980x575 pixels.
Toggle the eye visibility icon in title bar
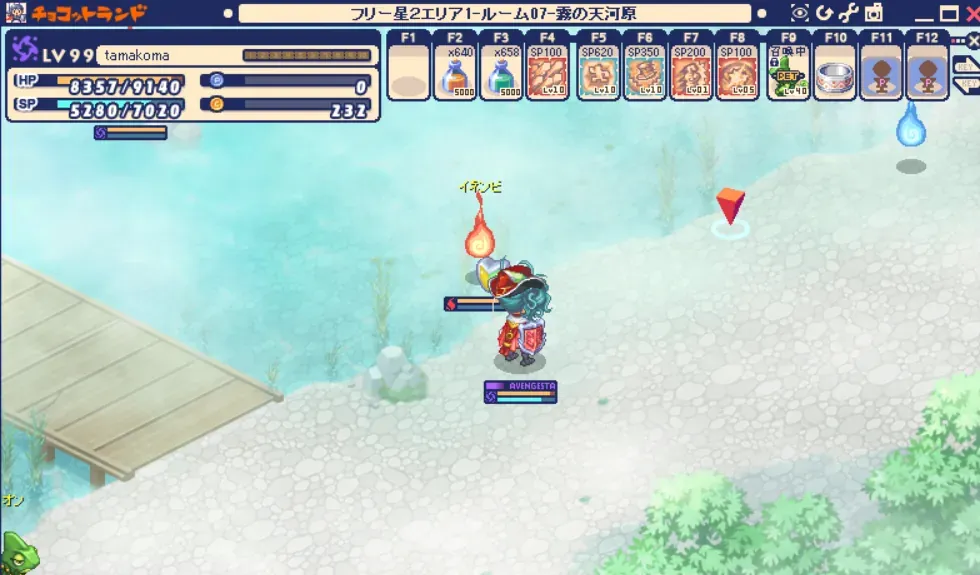(x=800, y=13)
